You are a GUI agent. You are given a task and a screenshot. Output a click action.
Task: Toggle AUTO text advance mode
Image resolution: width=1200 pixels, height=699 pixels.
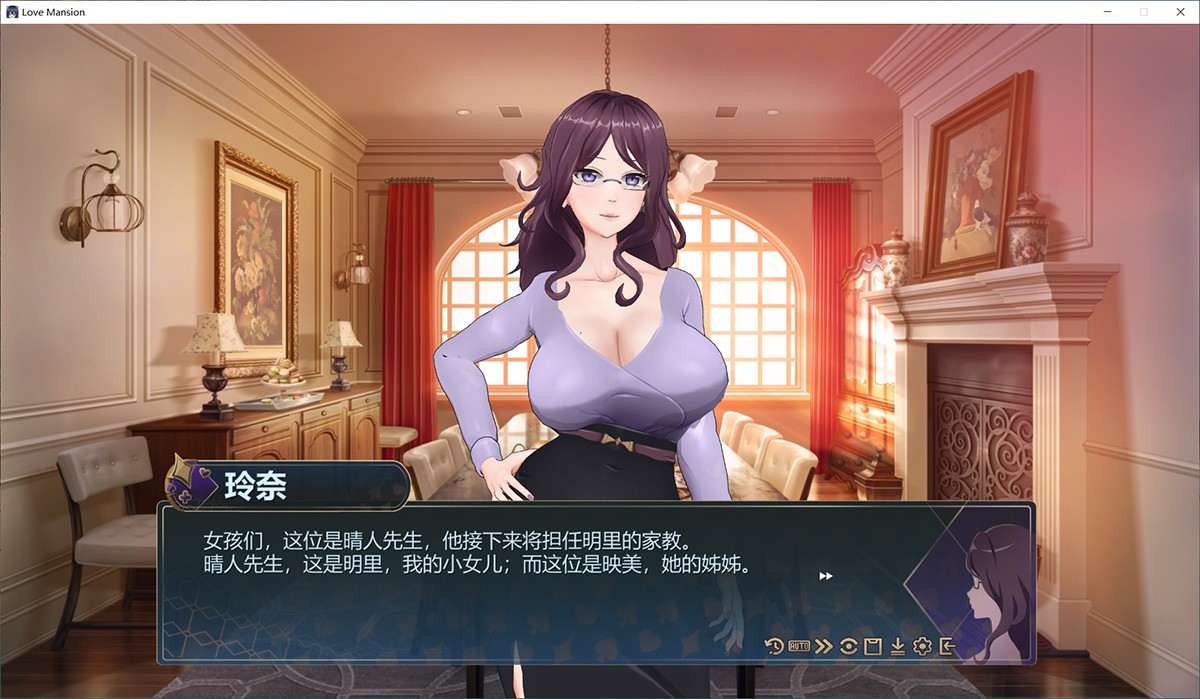(x=798, y=646)
